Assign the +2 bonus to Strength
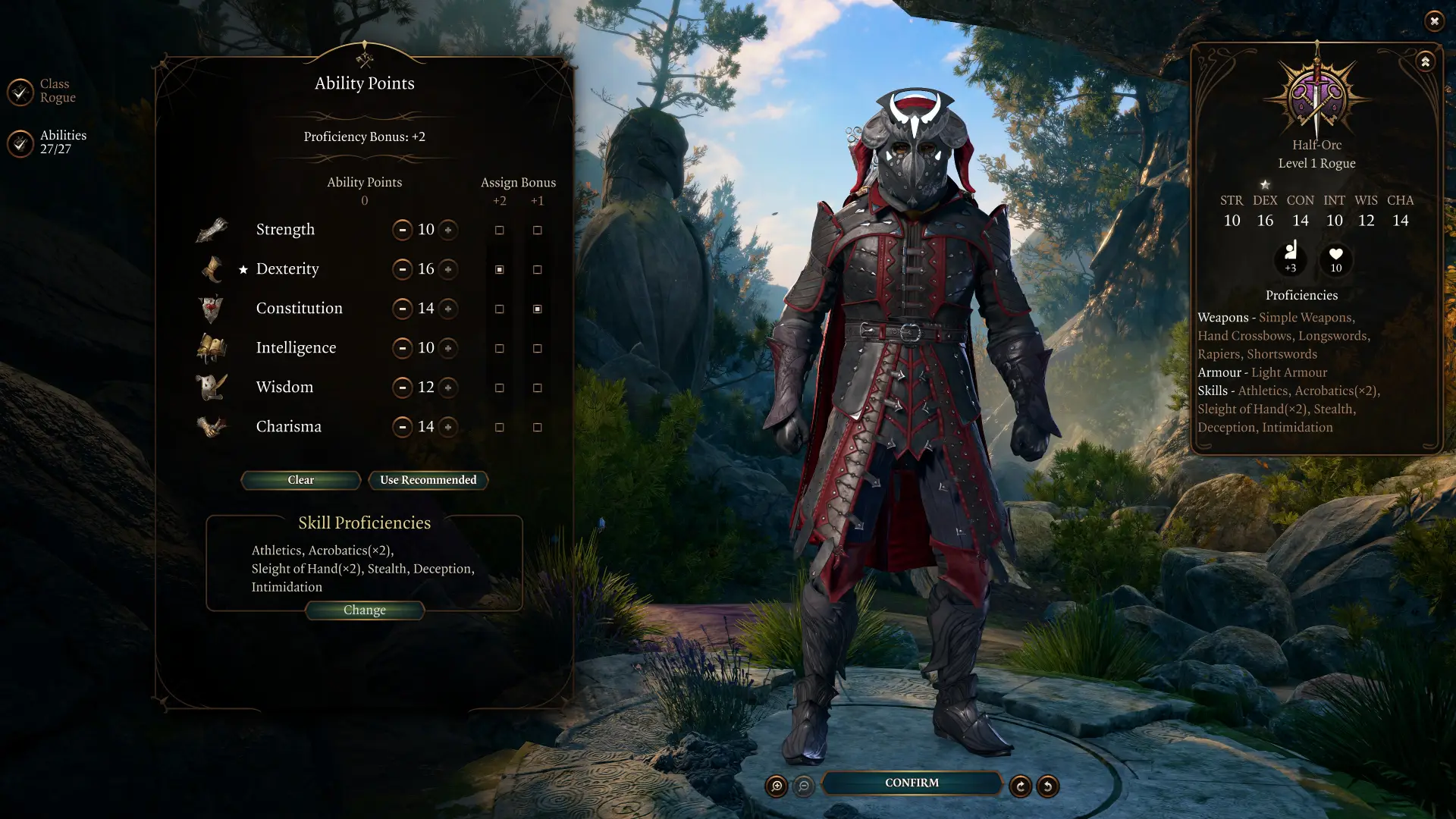 point(499,230)
